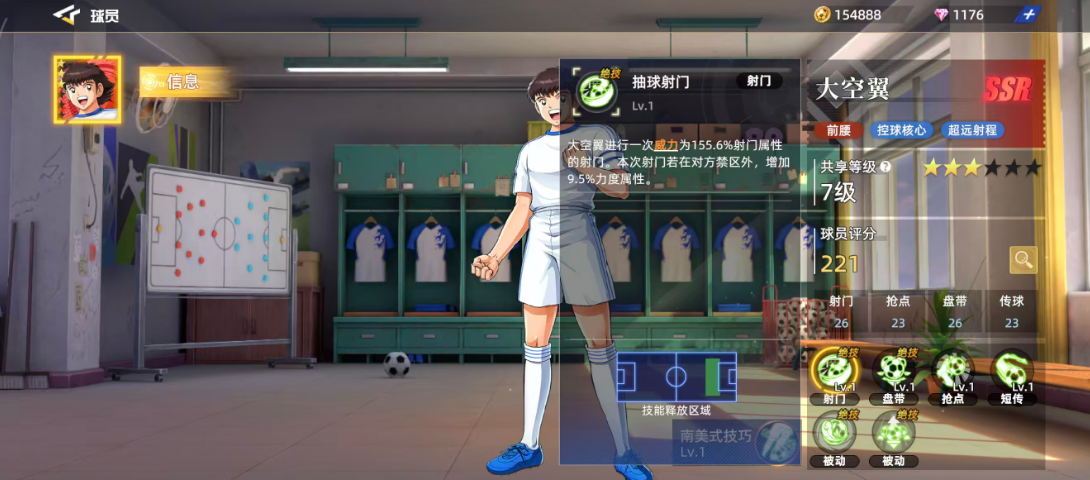
Task: View the 控球核心 trait tag
Action: click(x=902, y=130)
